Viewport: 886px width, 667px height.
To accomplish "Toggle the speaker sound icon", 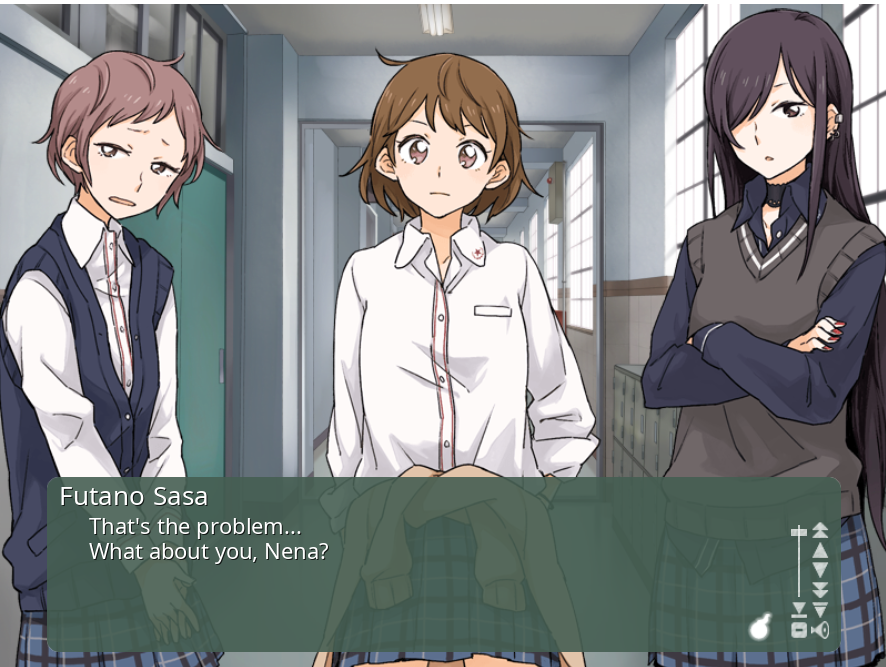I will coord(820,629).
